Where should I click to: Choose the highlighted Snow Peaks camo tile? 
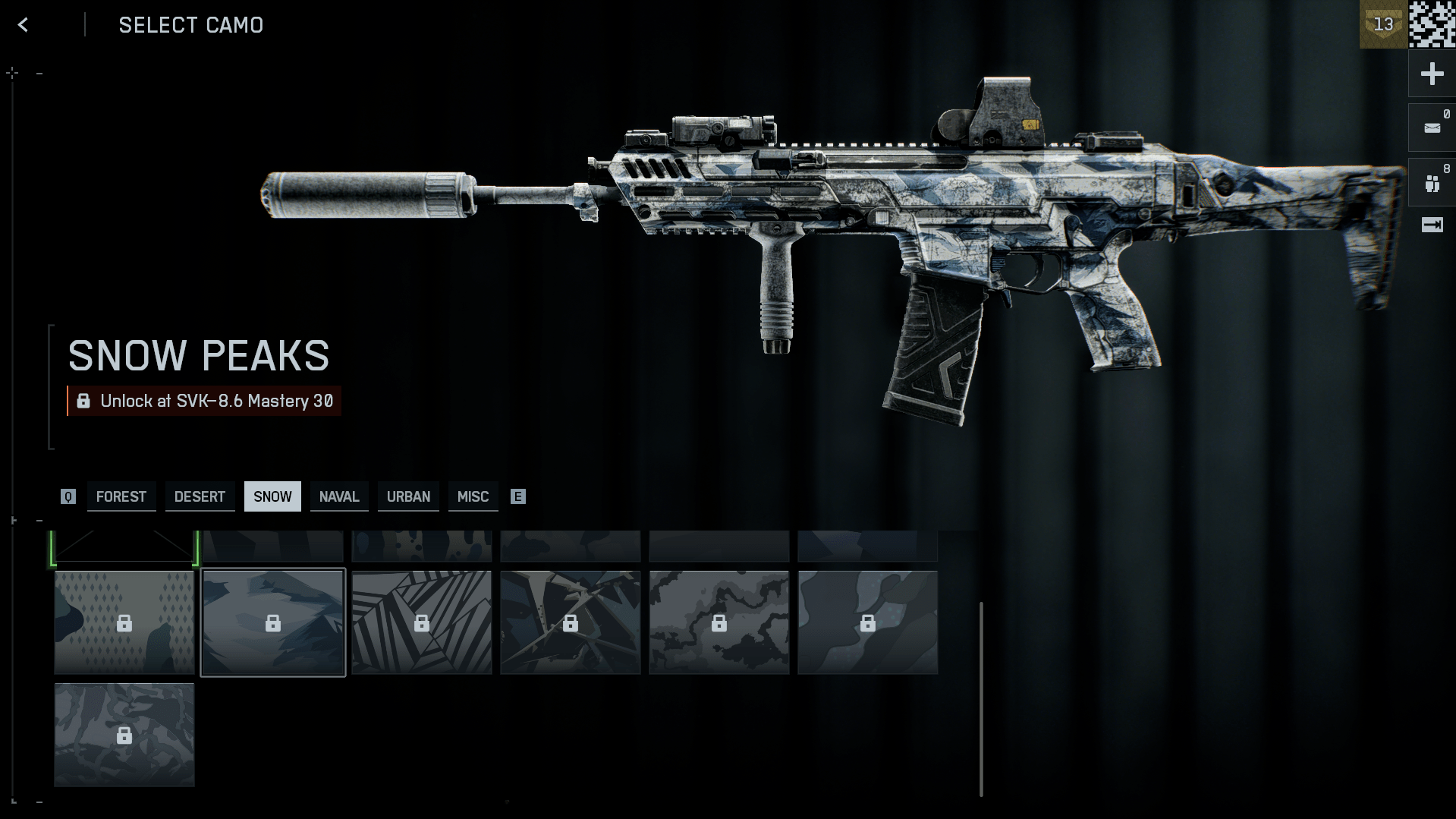click(x=272, y=622)
